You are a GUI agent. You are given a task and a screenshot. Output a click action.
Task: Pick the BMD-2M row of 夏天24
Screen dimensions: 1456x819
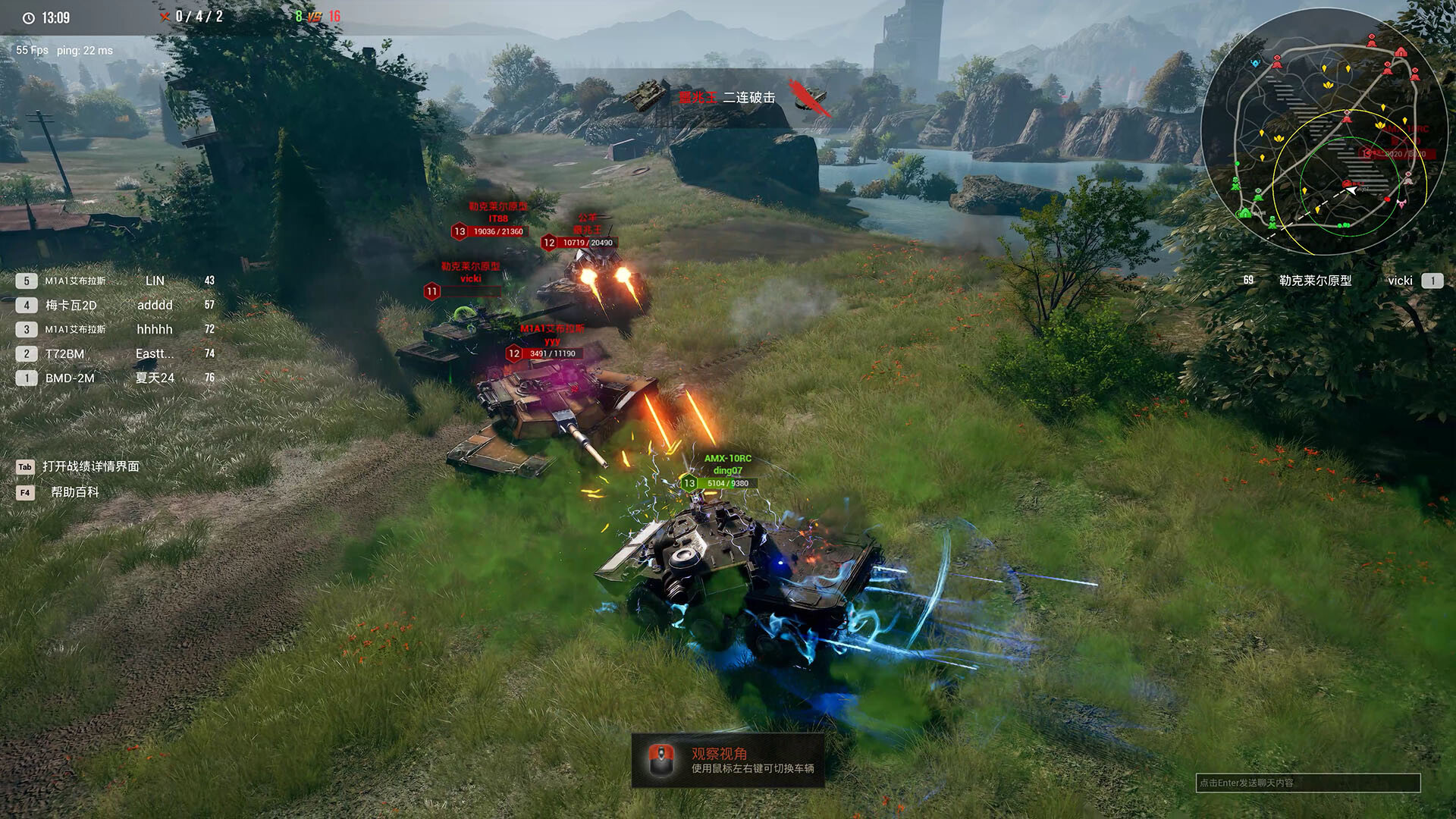click(x=114, y=378)
